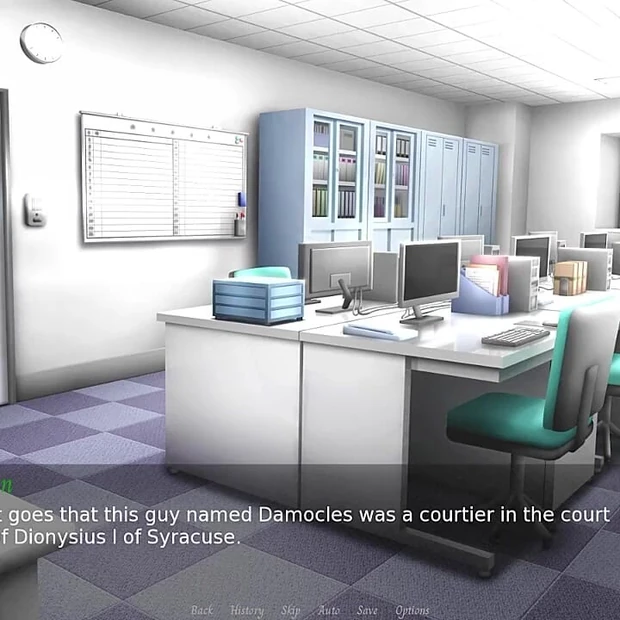Open the Options menu

(x=412, y=610)
